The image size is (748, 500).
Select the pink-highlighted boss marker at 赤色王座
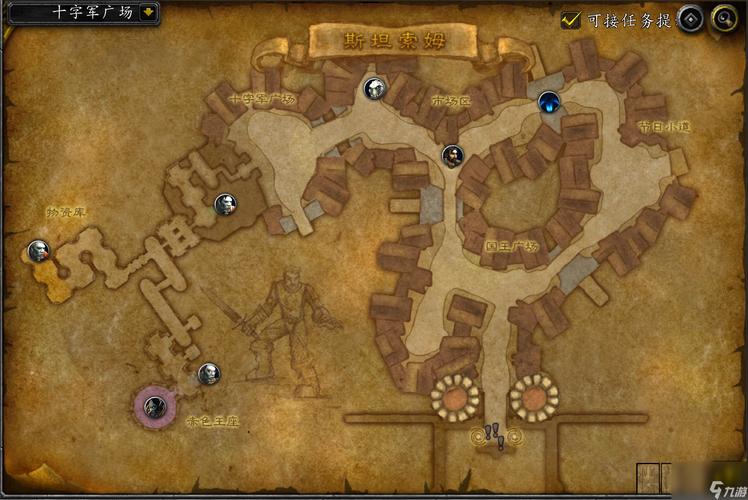[x=153, y=406]
